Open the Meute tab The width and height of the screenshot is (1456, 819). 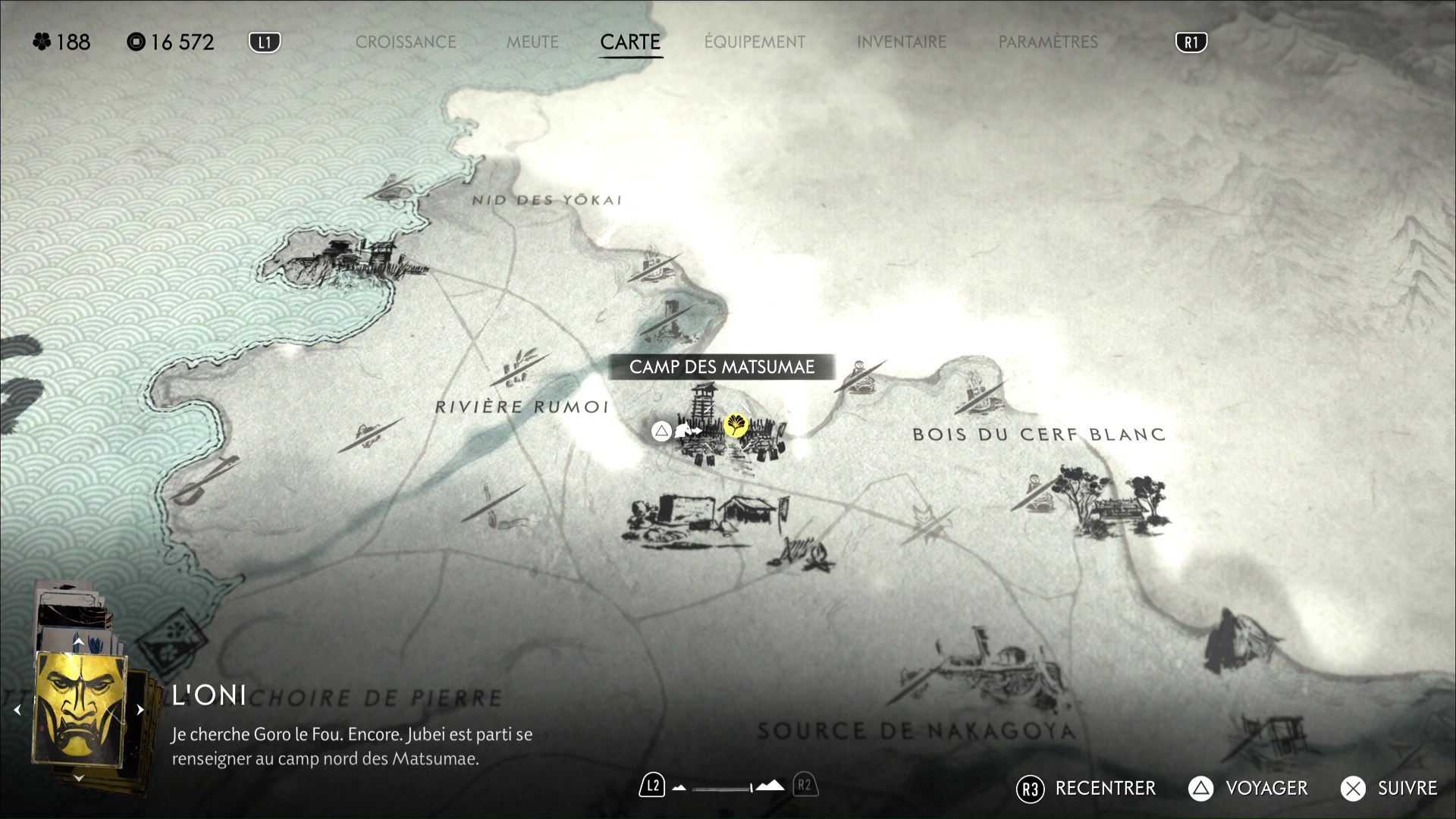pos(532,42)
